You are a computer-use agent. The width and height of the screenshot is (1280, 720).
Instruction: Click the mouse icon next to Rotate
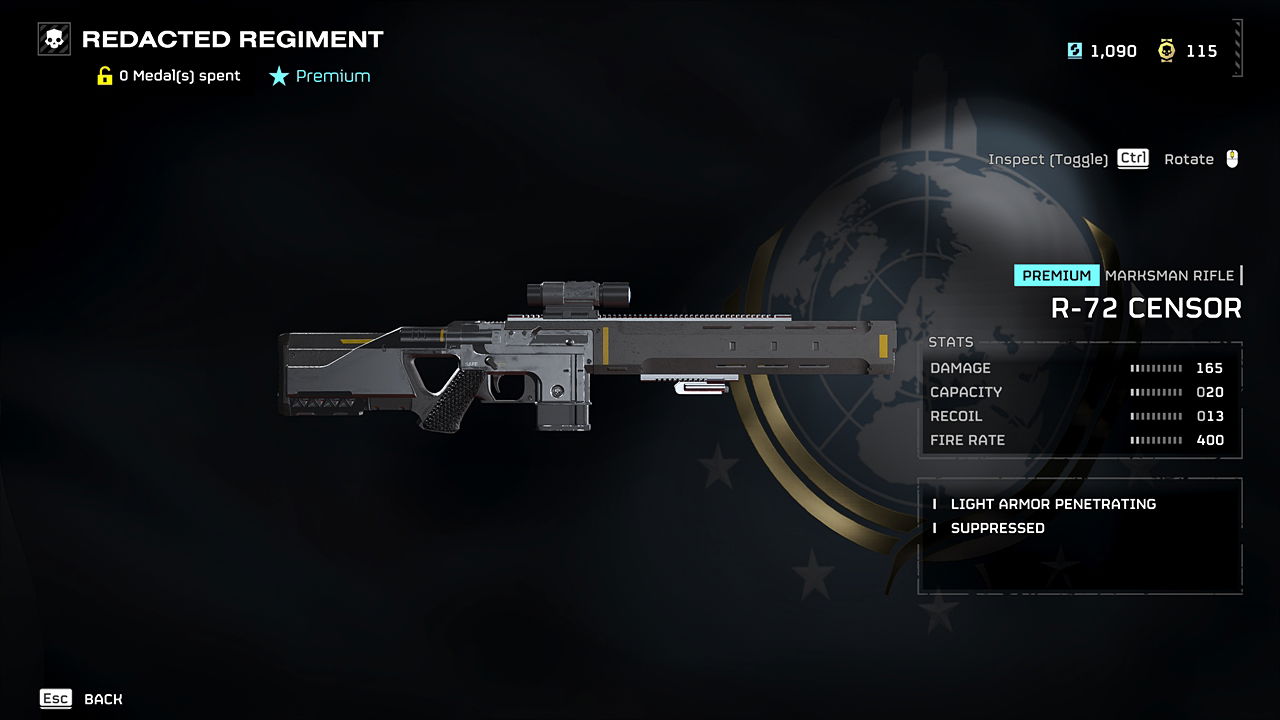pos(1234,158)
